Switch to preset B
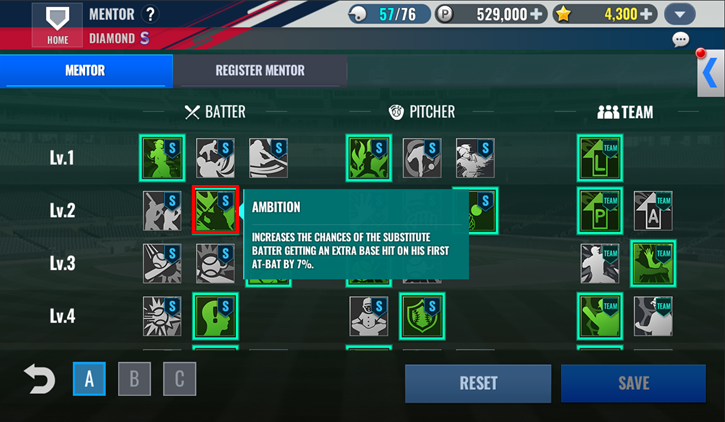This screenshot has height=422, width=725. (134, 380)
